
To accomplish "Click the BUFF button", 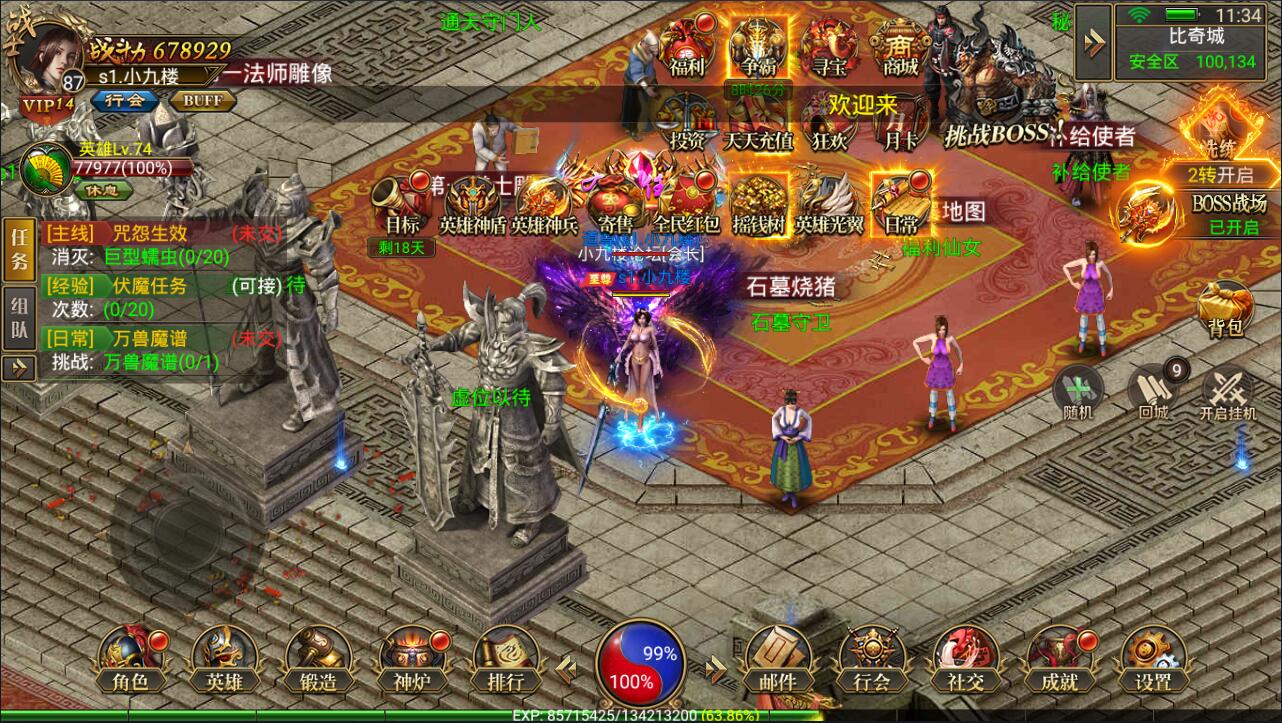I will click(x=203, y=101).
